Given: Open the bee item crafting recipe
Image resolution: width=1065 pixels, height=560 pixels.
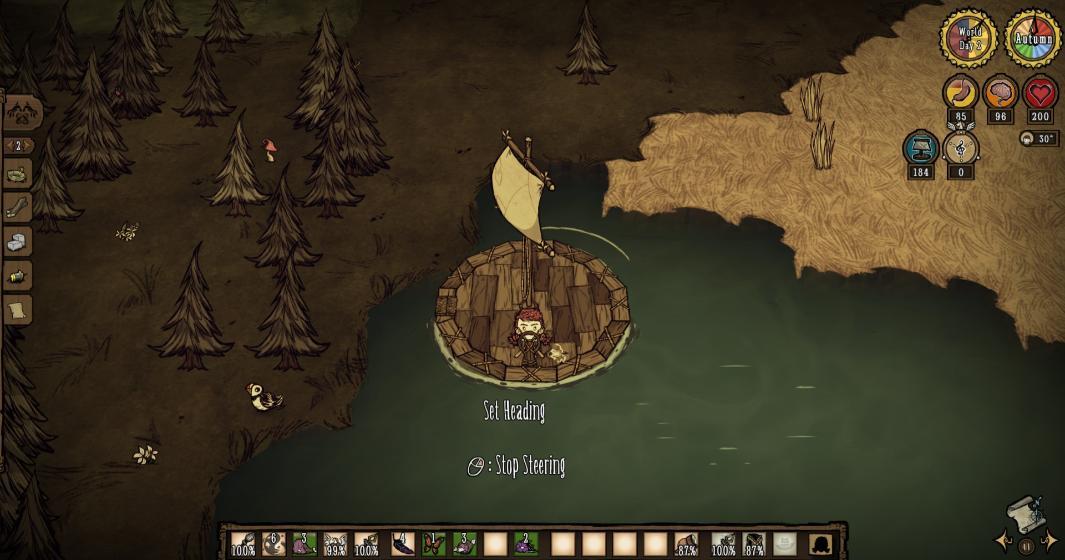Looking at the screenshot, I should pos(18,276).
